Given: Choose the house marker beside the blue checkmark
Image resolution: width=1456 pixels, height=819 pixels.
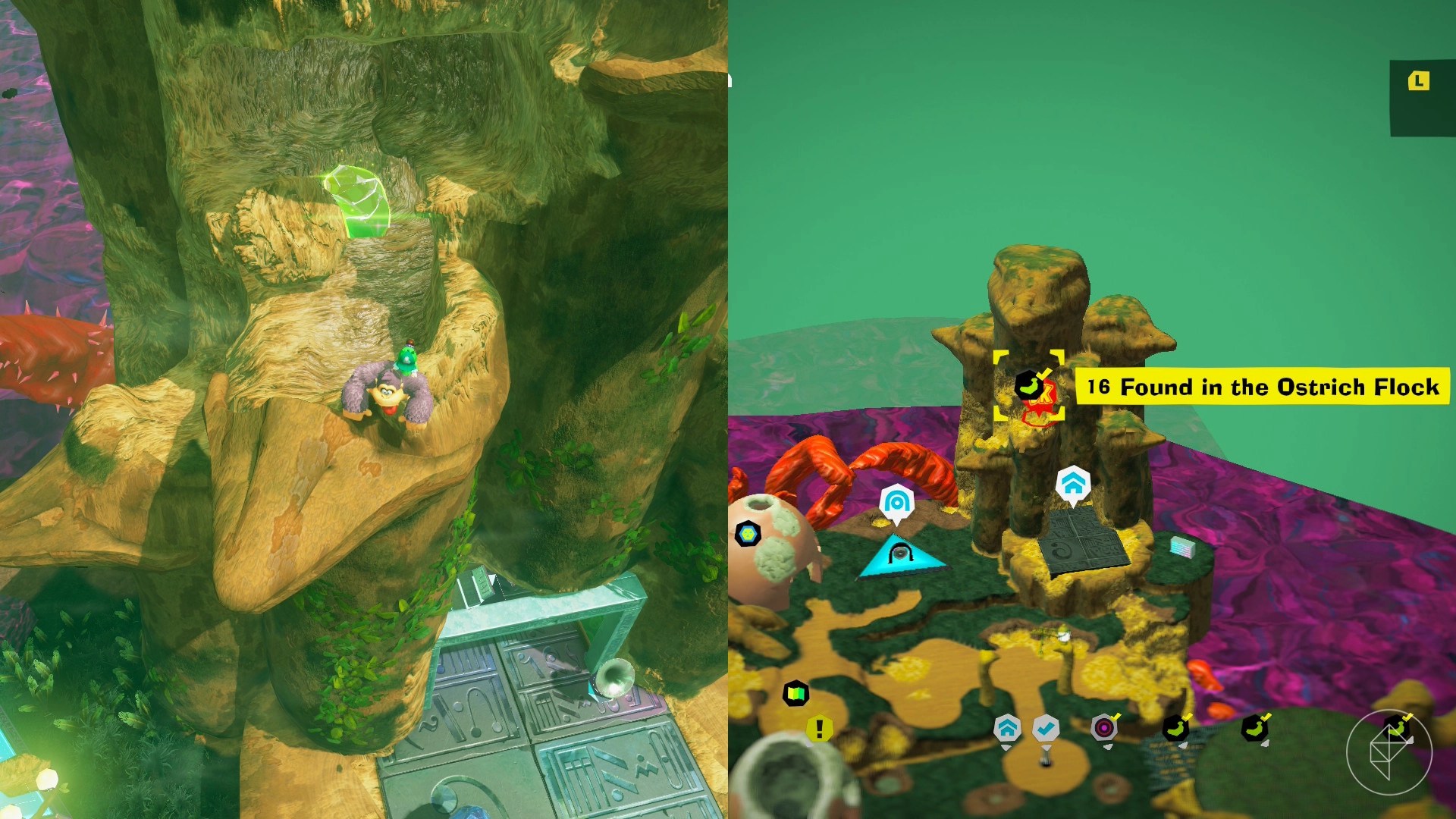Looking at the screenshot, I should click(1006, 729).
